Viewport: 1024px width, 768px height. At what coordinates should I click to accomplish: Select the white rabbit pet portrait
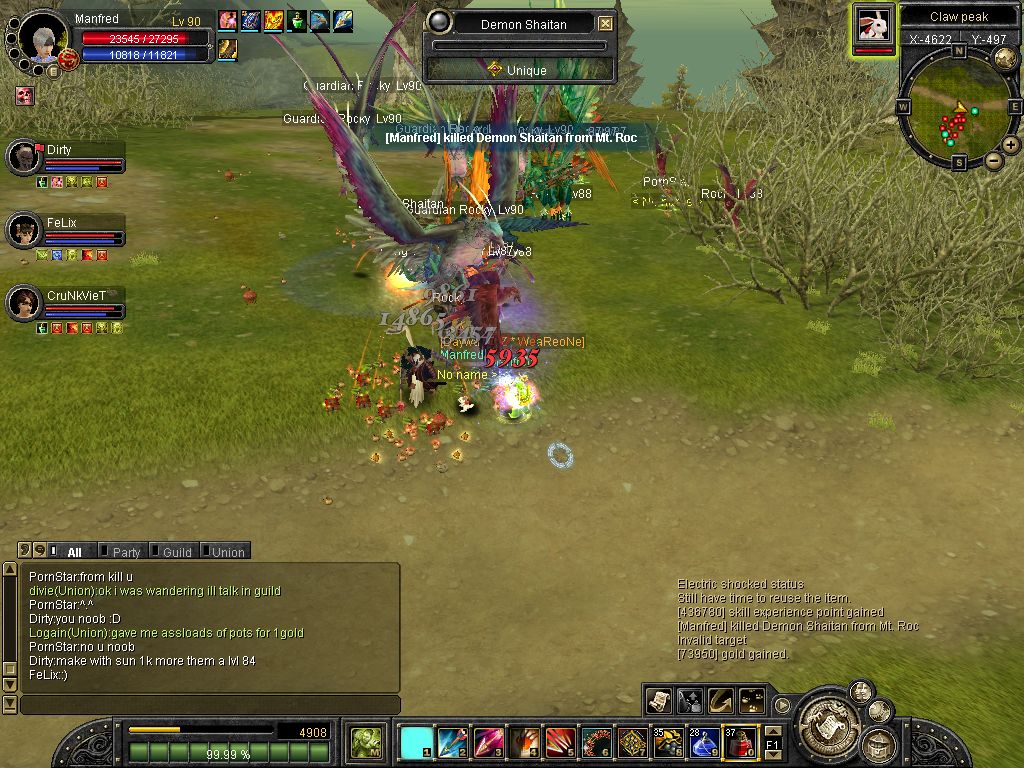coord(873,25)
